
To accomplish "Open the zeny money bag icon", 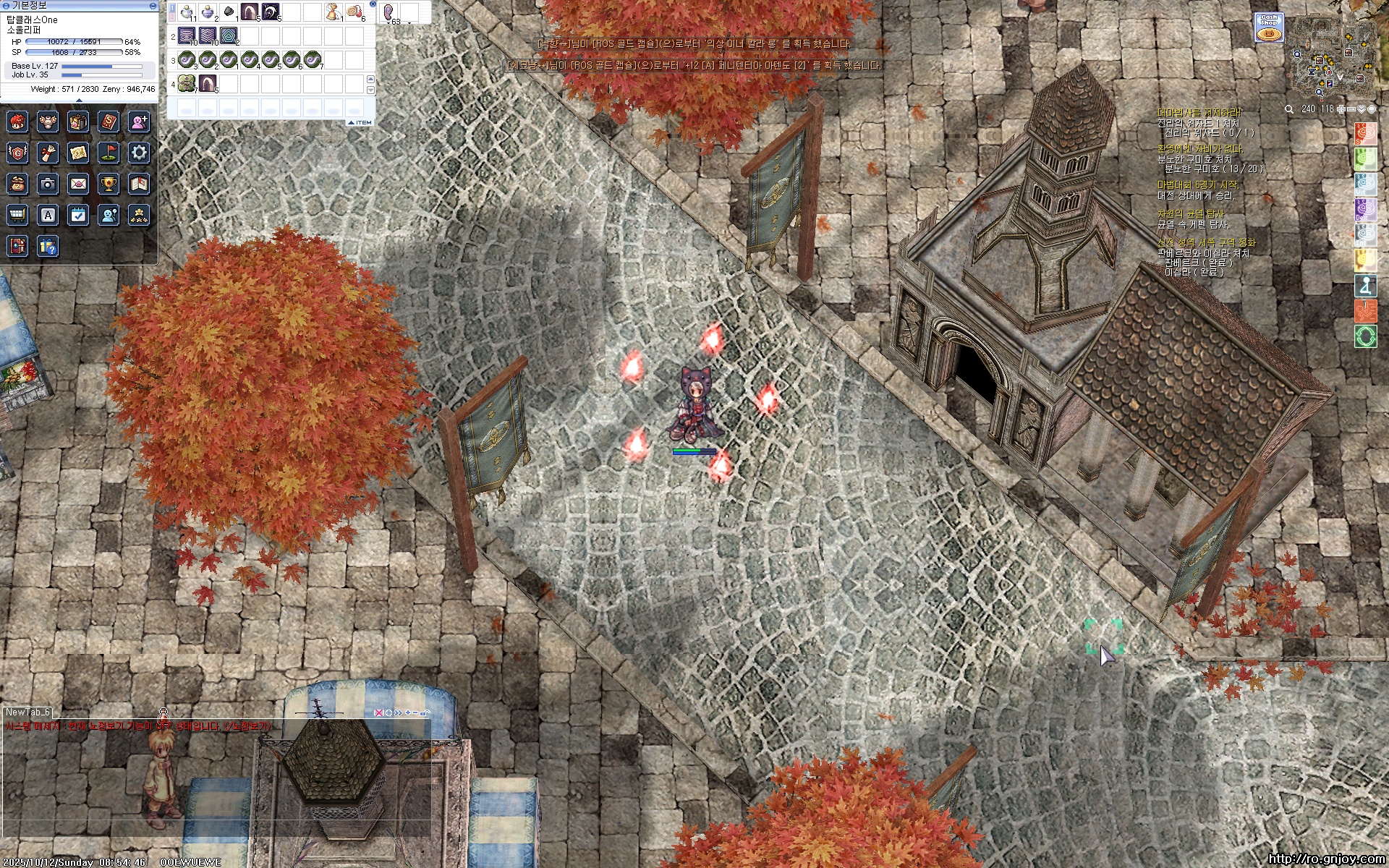I will (x=17, y=184).
